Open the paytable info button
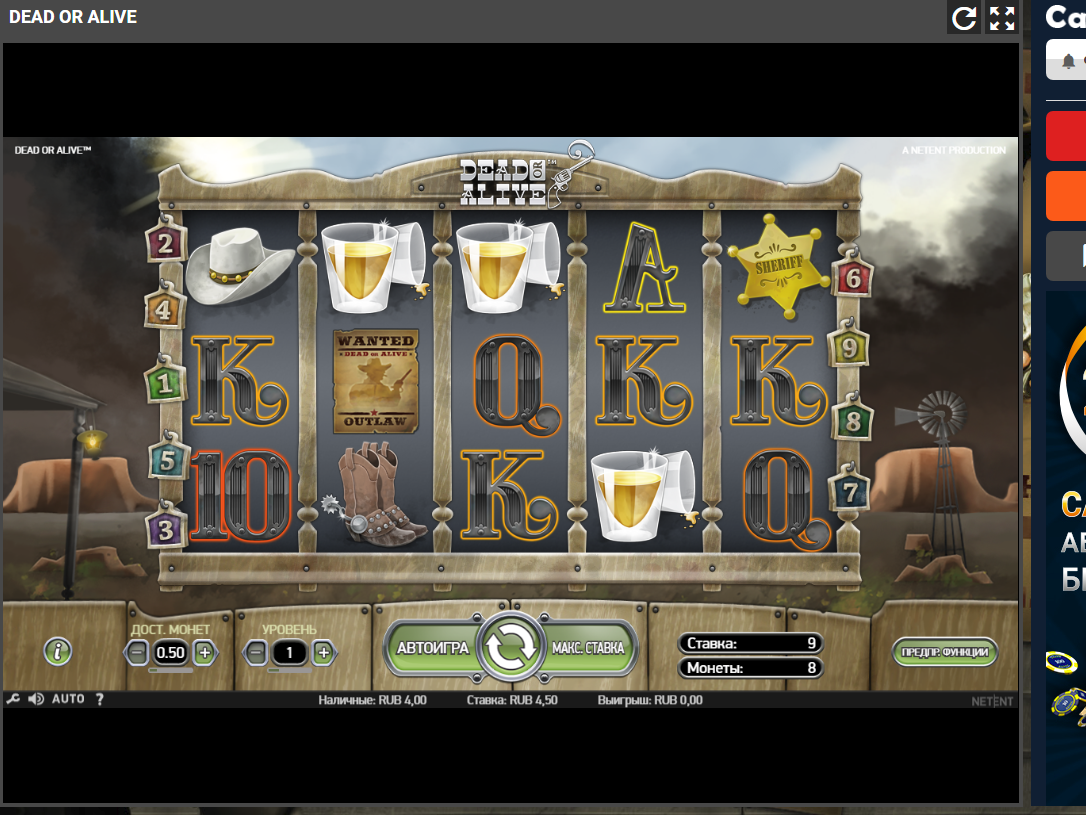 pyautogui.click(x=58, y=652)
